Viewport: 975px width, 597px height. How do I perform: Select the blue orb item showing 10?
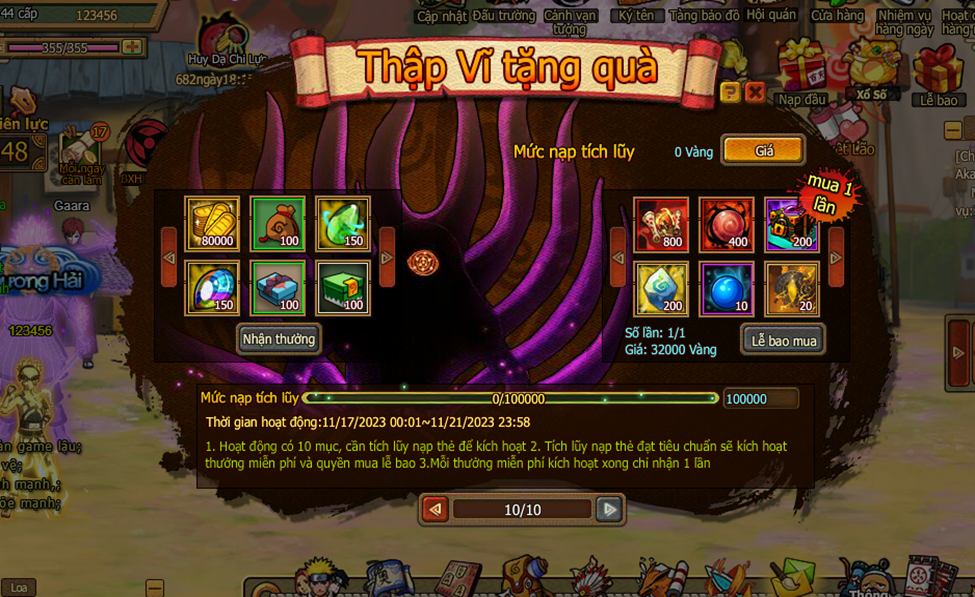tap(726, 288)
